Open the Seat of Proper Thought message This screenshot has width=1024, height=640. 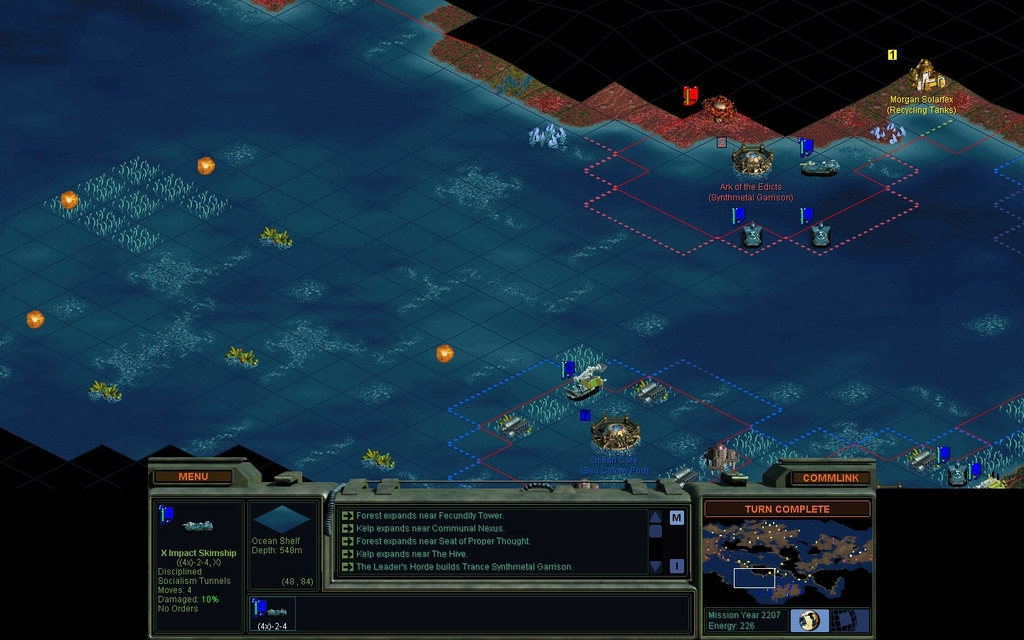(443, 541)
